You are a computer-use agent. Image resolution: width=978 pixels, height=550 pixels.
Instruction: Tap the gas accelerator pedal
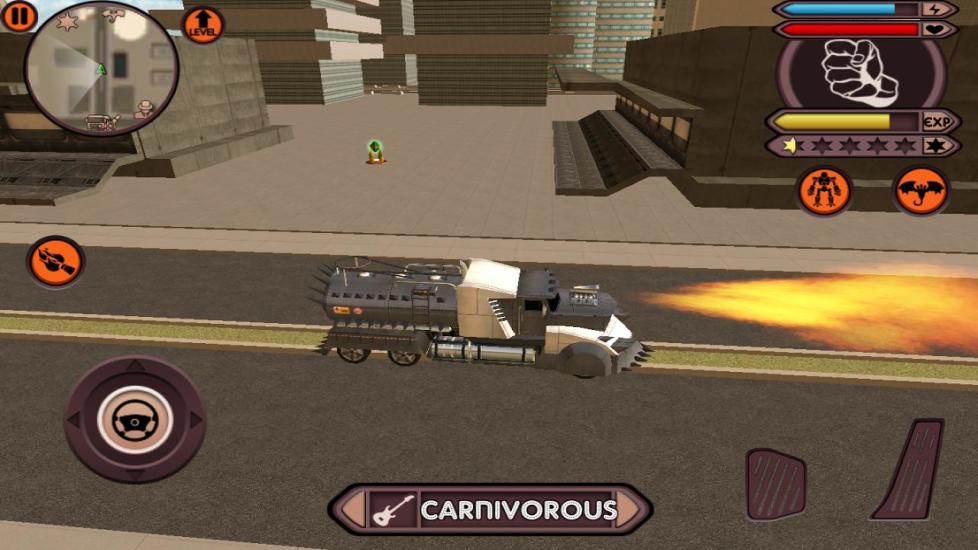[909, 470]
